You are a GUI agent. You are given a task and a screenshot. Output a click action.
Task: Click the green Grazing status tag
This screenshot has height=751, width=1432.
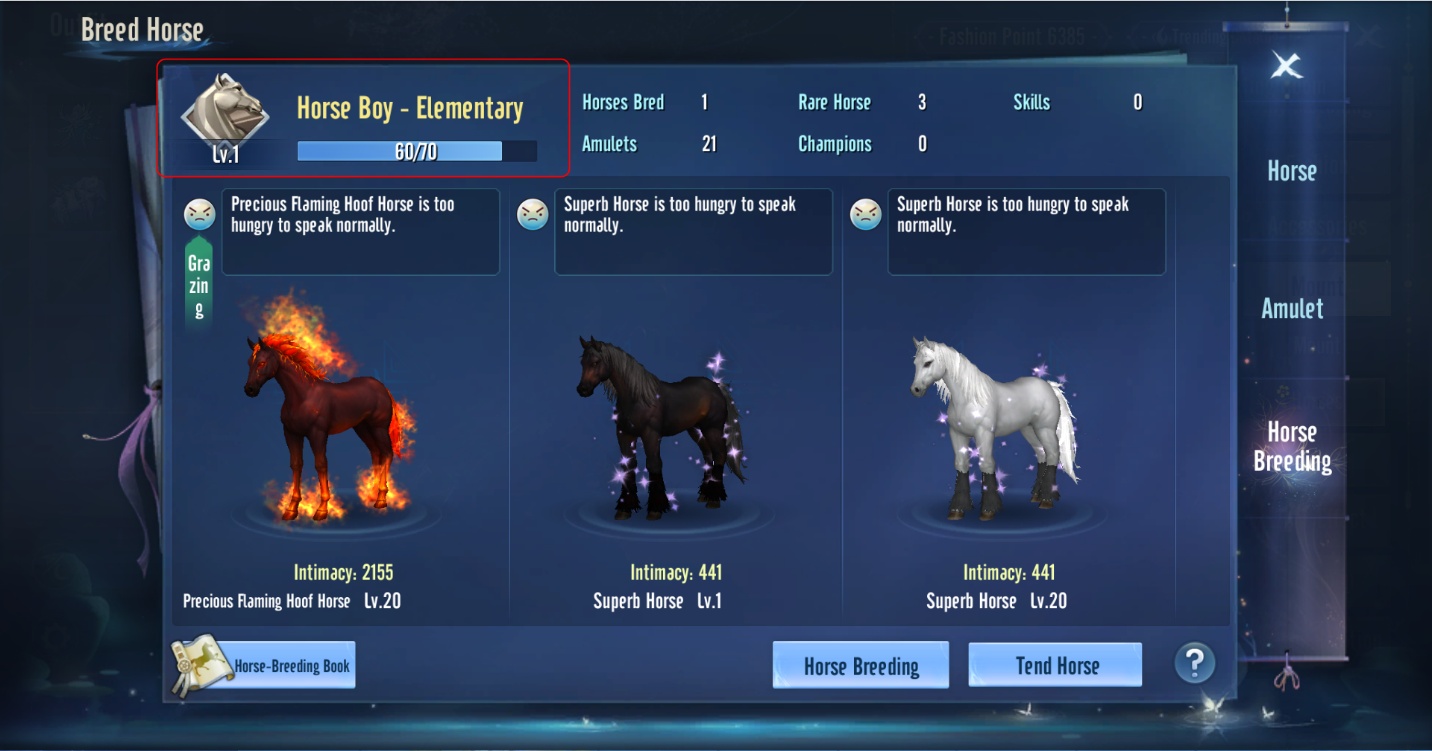tap(199, 285)
